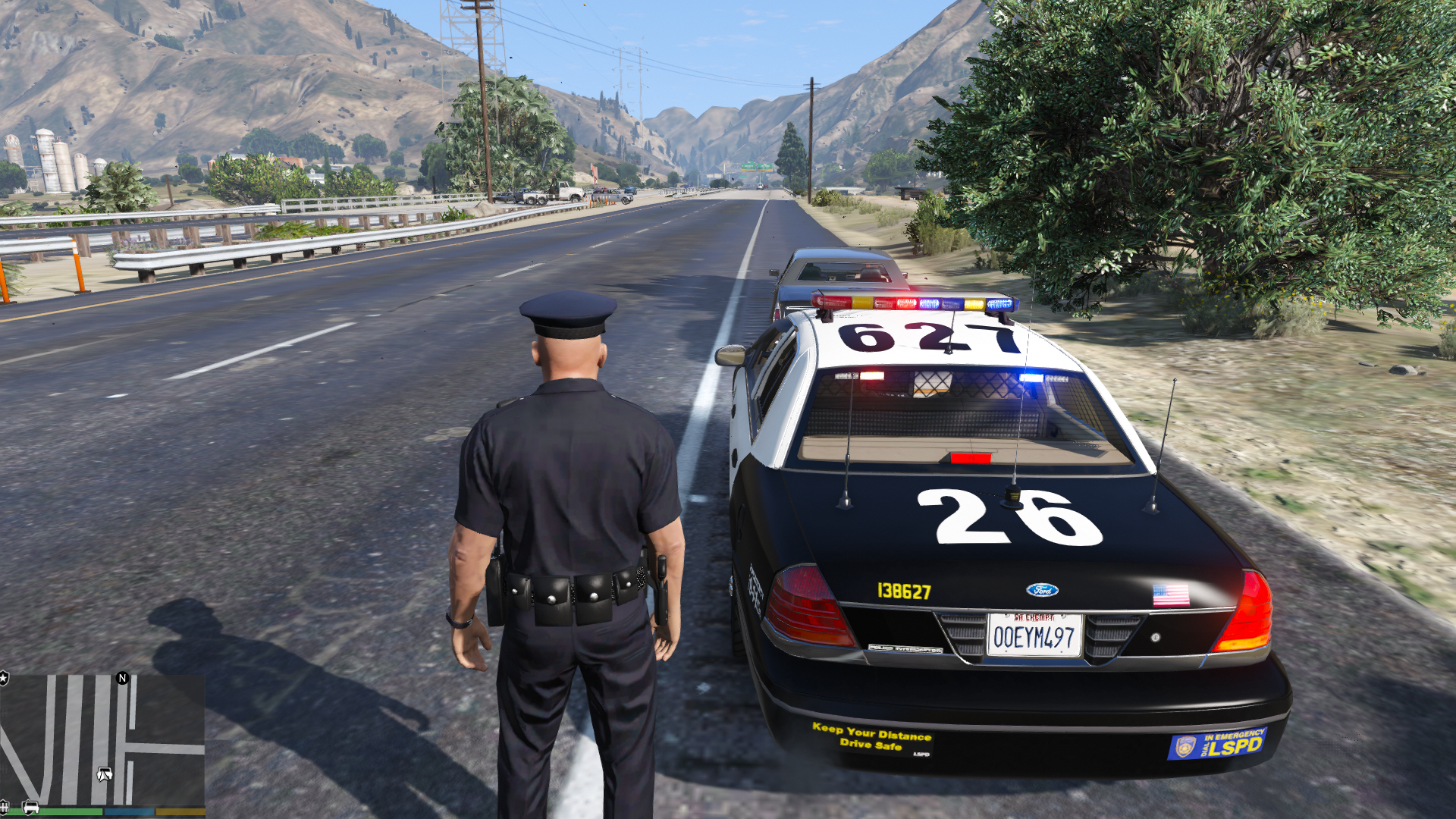
Task: Select the barred shield blip on minimap
Action: (x=5, y=806)
